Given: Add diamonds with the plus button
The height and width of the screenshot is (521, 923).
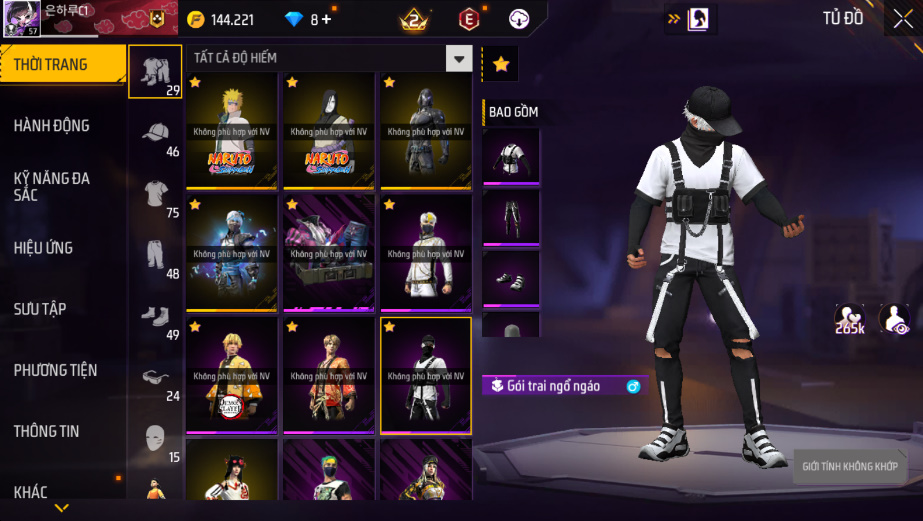Looking at the screenshot, I should click(x=326, y=19).
